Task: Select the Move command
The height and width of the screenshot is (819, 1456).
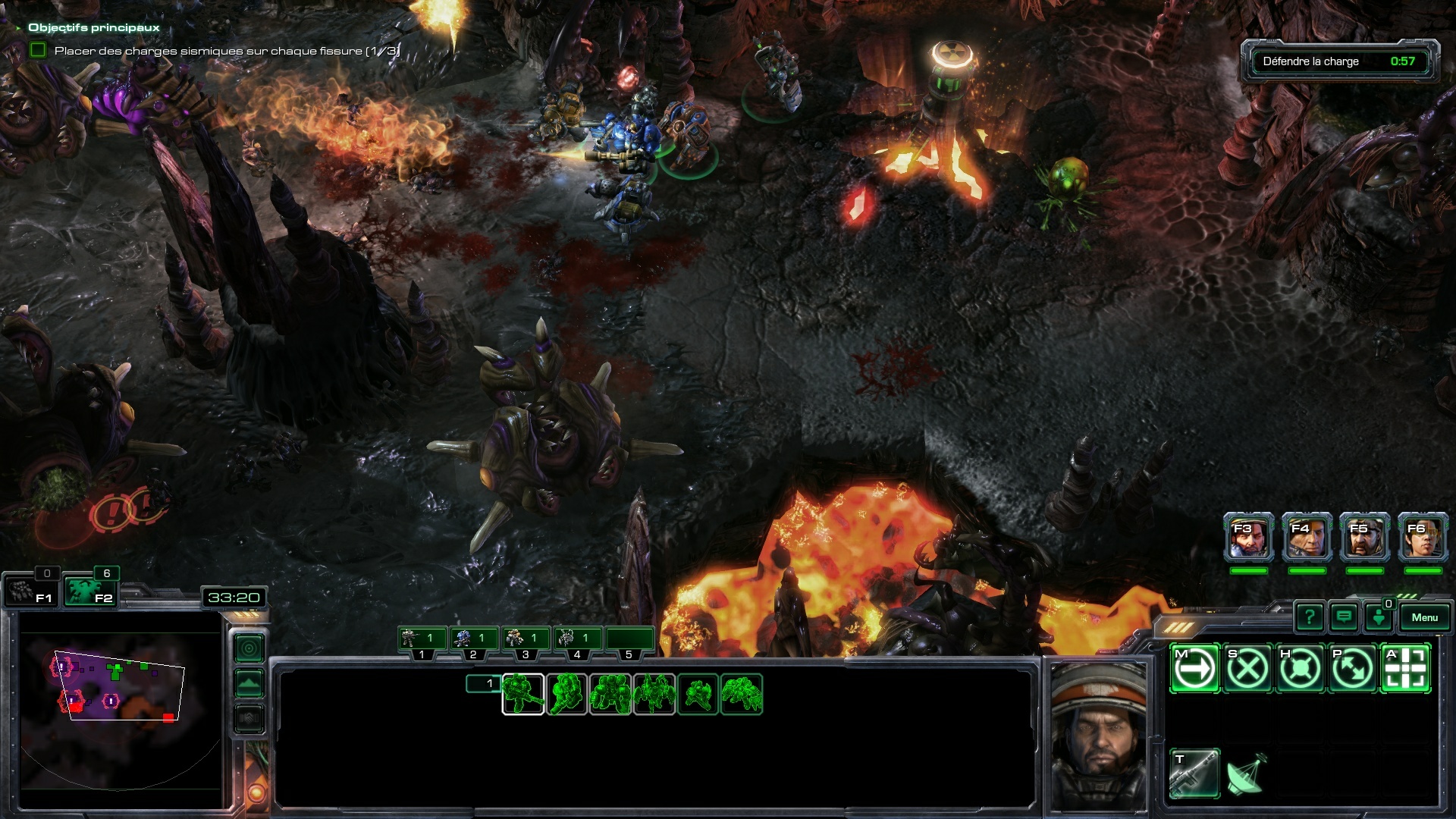Action: click(x=1195, y=669)
